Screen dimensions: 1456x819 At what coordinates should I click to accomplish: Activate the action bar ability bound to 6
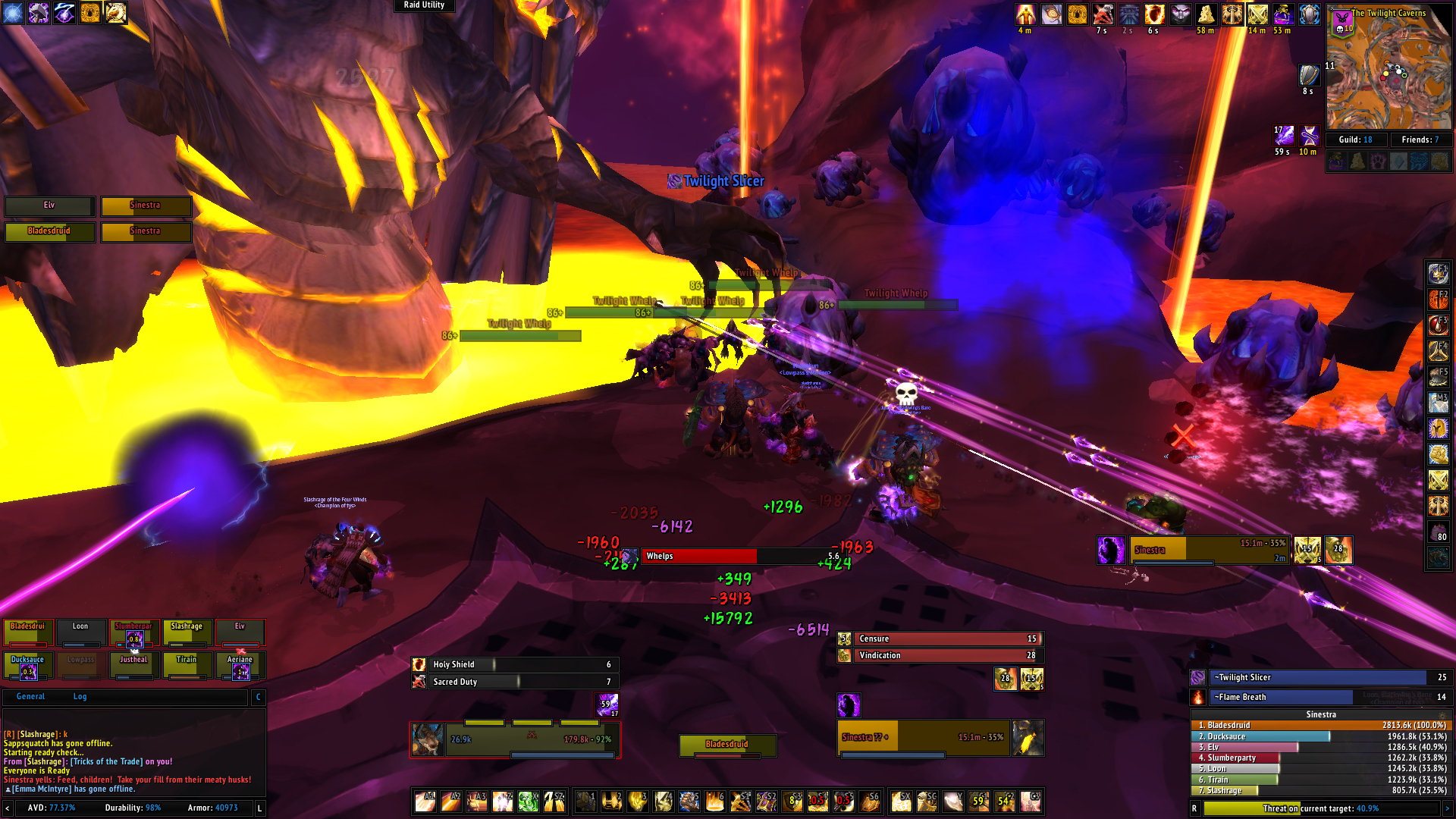[x=714, y=801]
